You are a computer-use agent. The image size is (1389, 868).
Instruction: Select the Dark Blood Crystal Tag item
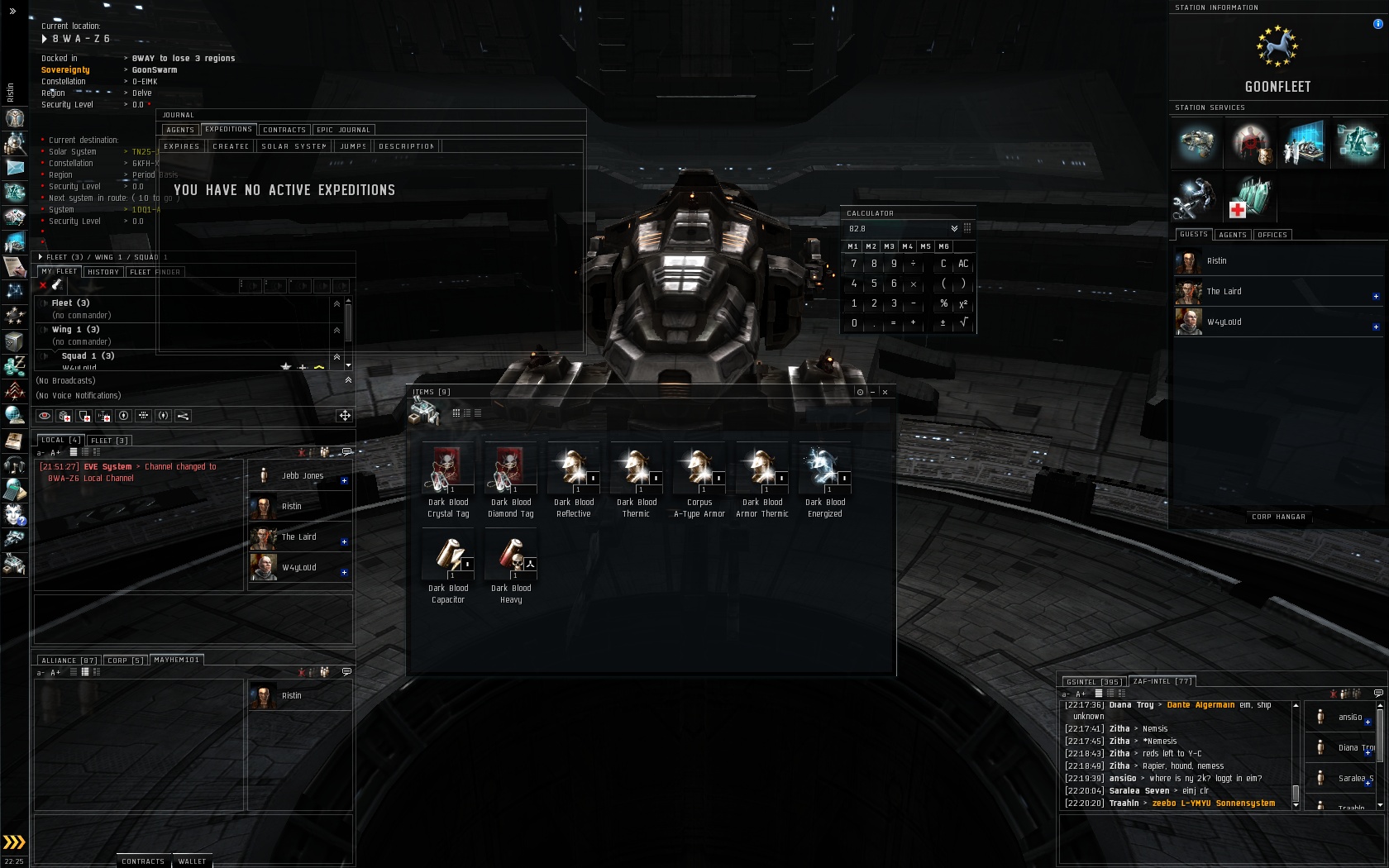447,480
